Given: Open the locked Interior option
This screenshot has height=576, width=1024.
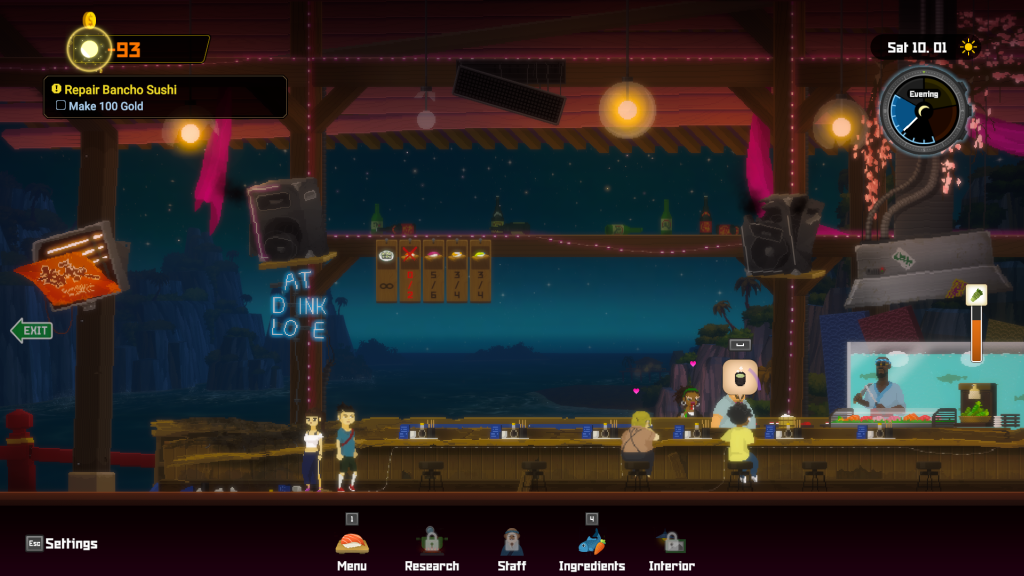Looking at the screenshot, I should [671, 543].
